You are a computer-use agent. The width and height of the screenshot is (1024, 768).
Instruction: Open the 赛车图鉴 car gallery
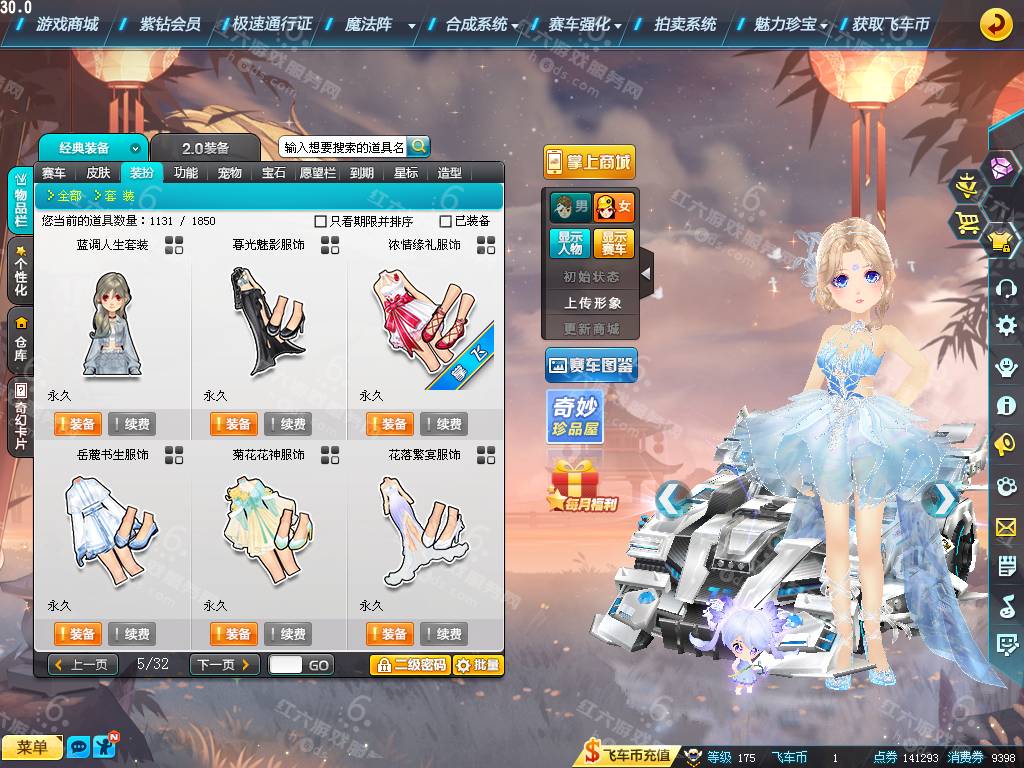[x=591, y=366]
